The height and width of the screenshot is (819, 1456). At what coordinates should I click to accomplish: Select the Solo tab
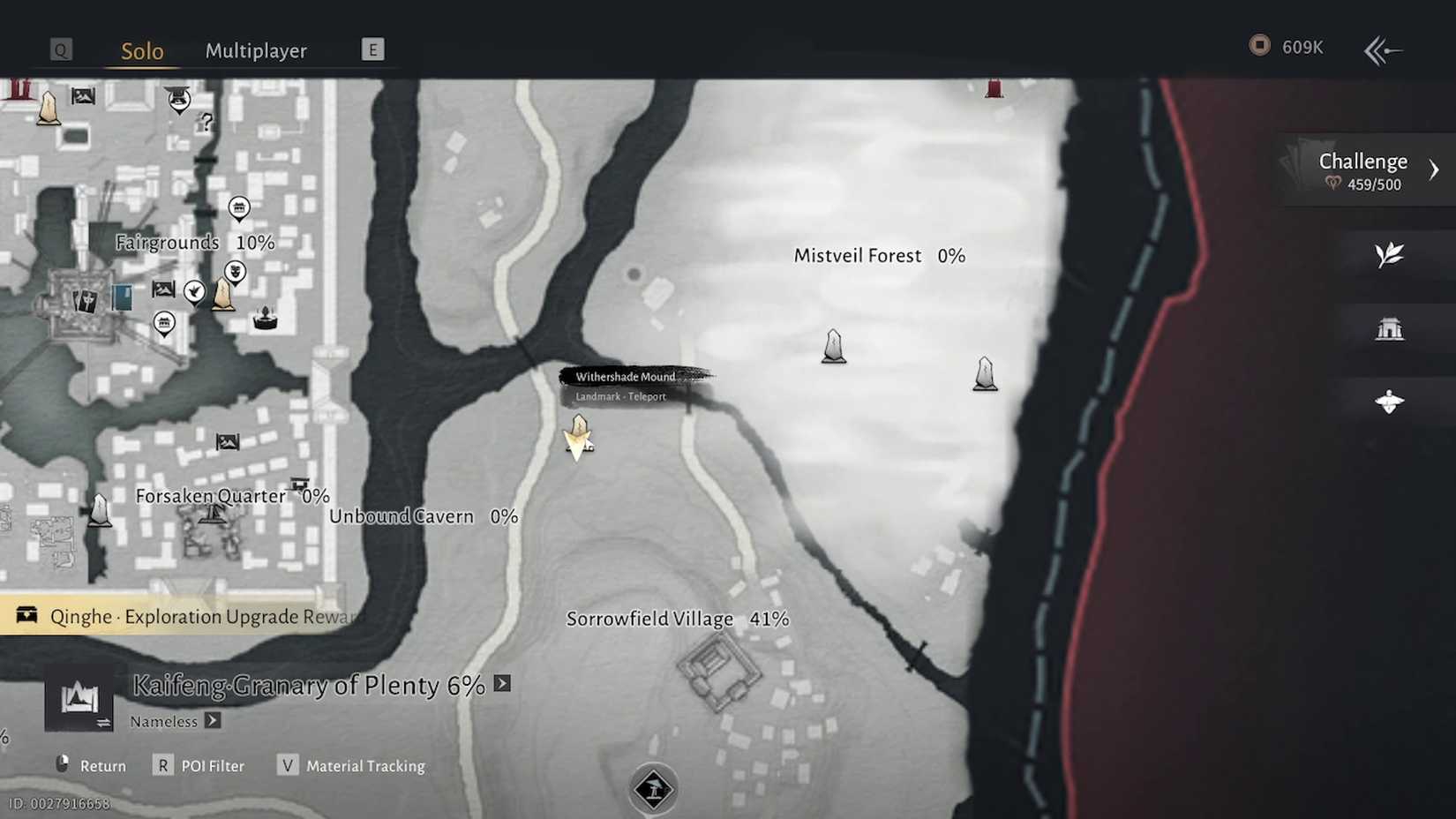tap(140, 51)
